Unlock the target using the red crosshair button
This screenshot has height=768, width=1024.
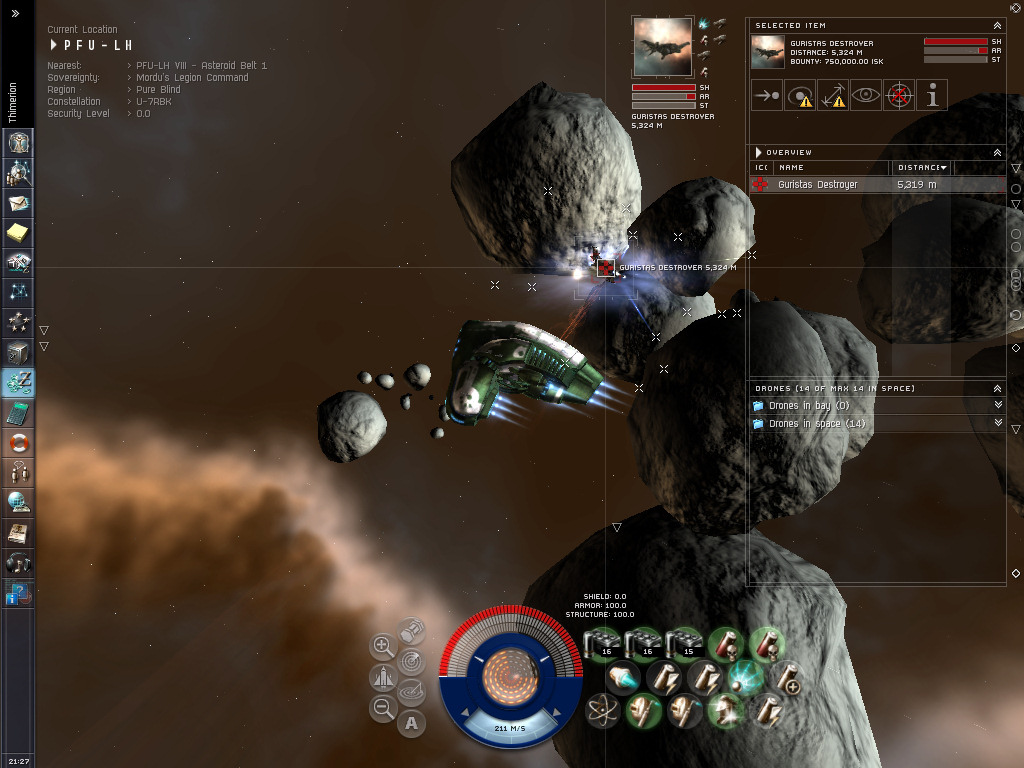pyautogui.click(x=899, y=96)
